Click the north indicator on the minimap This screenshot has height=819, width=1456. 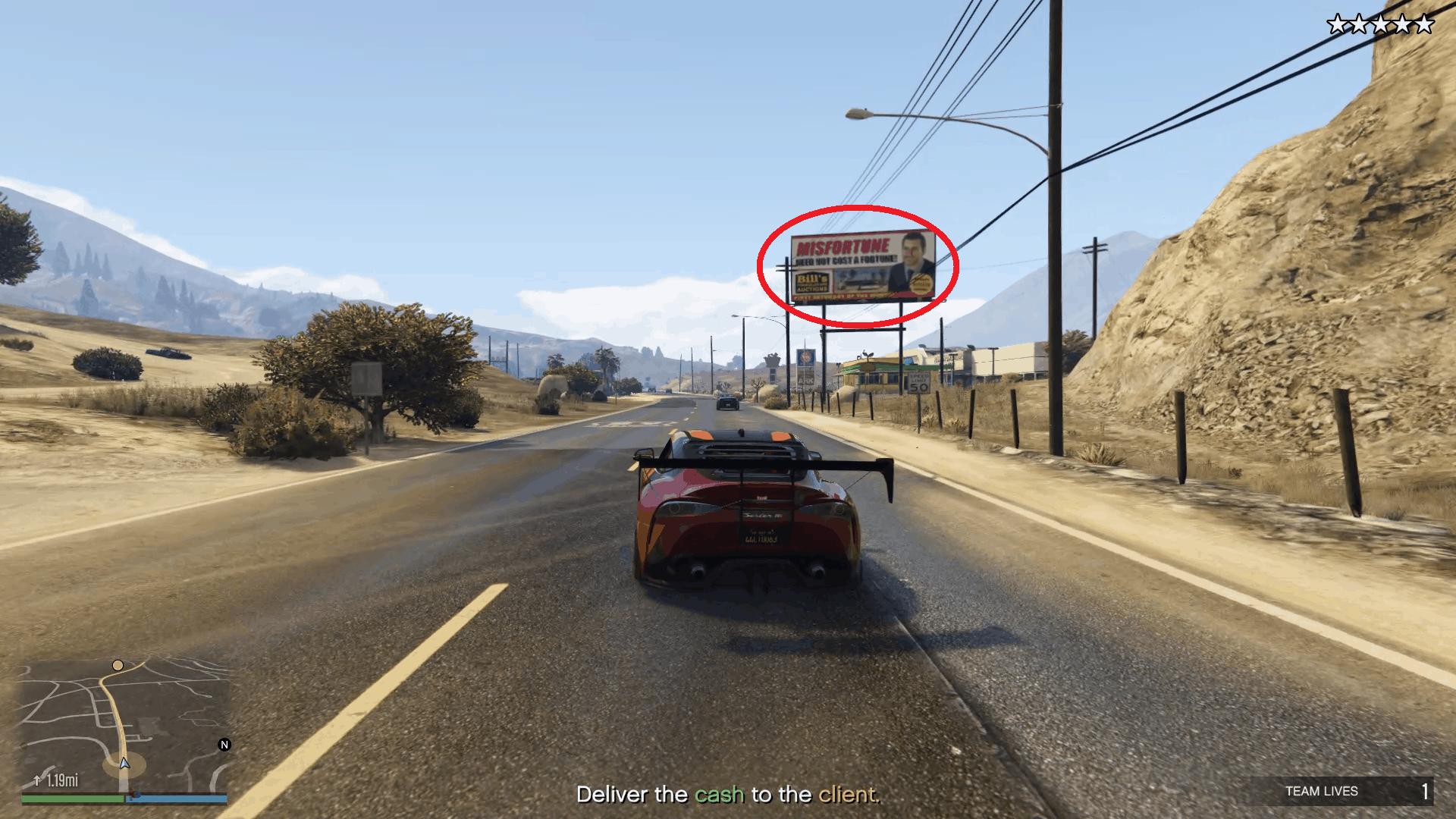tap(224, 745)
